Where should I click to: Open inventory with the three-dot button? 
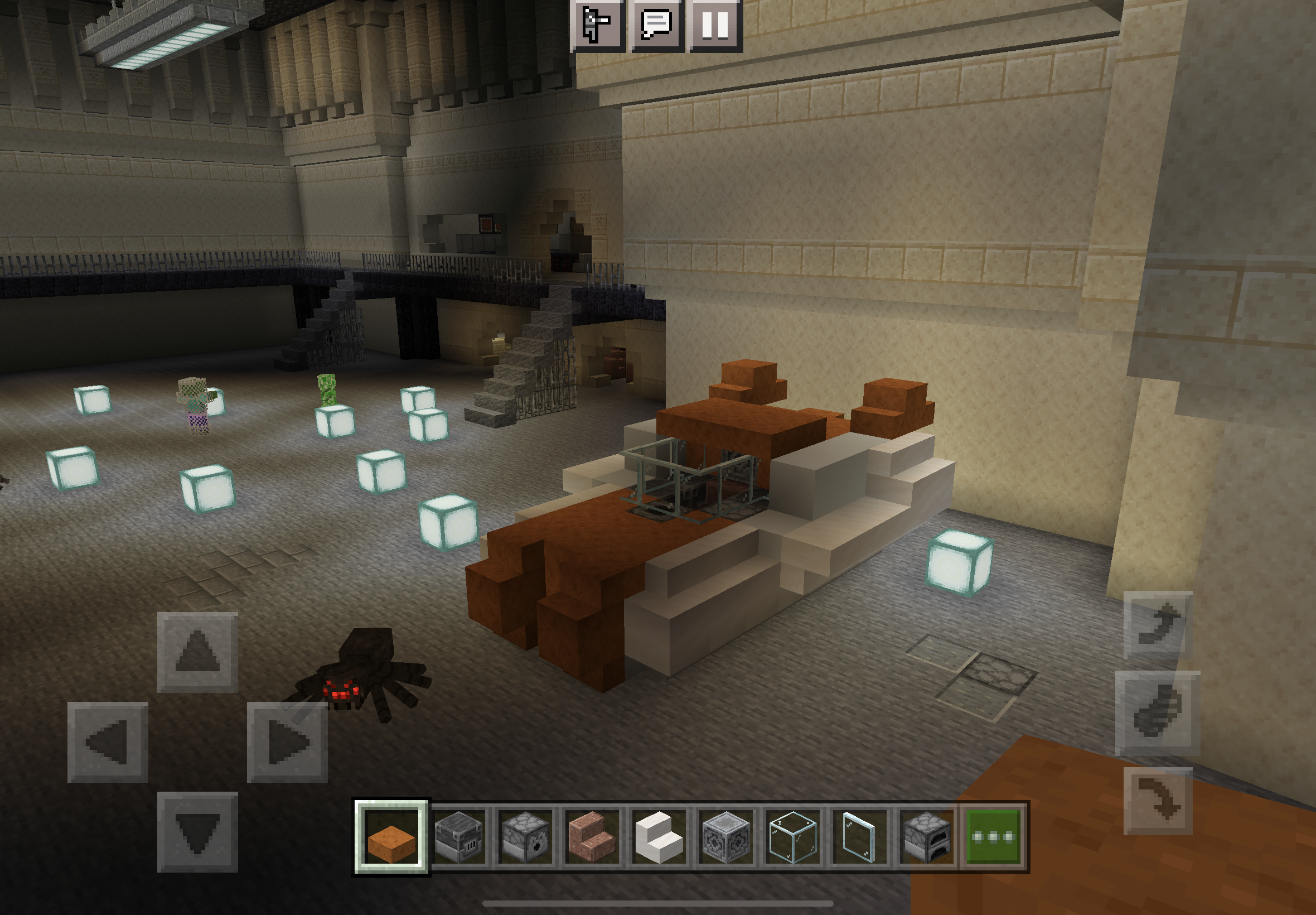(x=994, y=837)
